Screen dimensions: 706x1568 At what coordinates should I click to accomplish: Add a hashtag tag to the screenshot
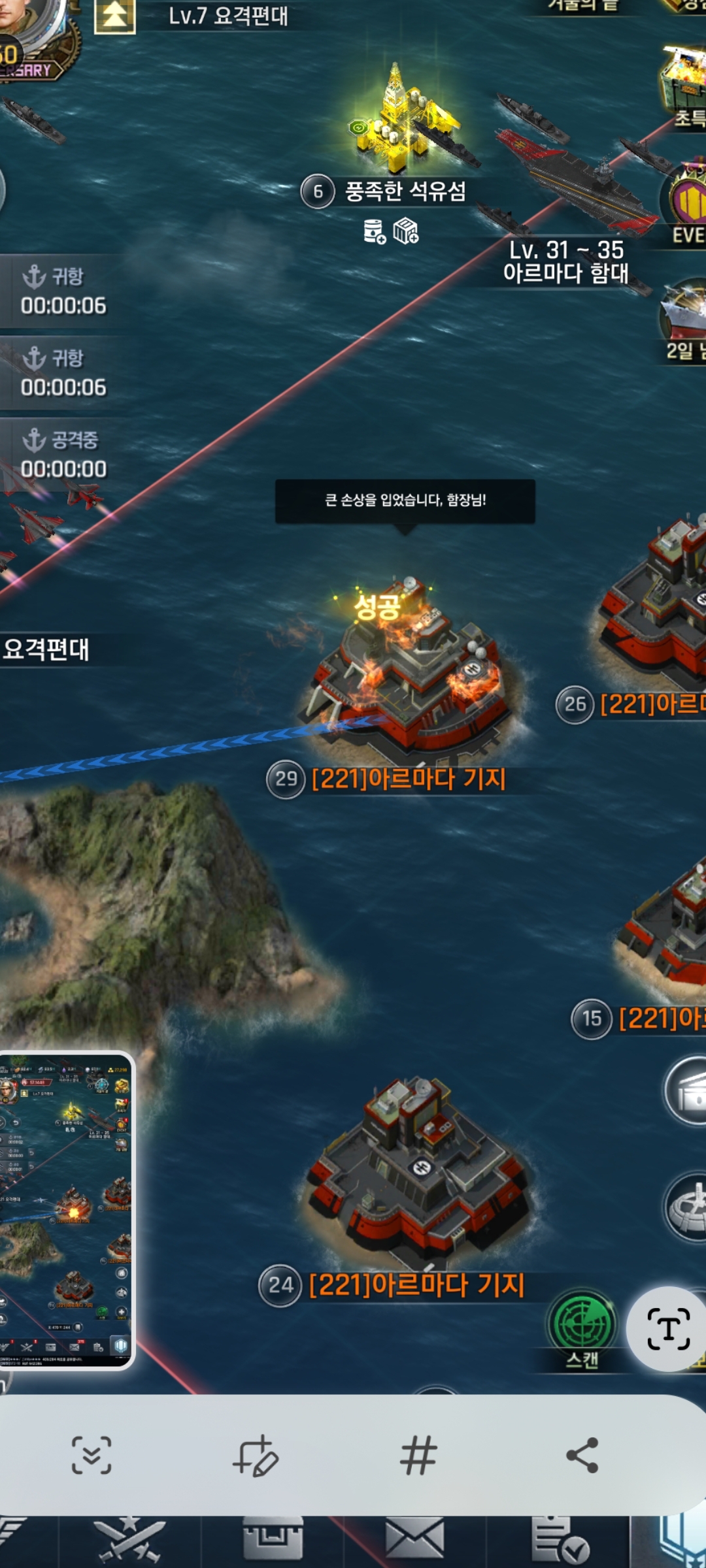pos(418,1456)
